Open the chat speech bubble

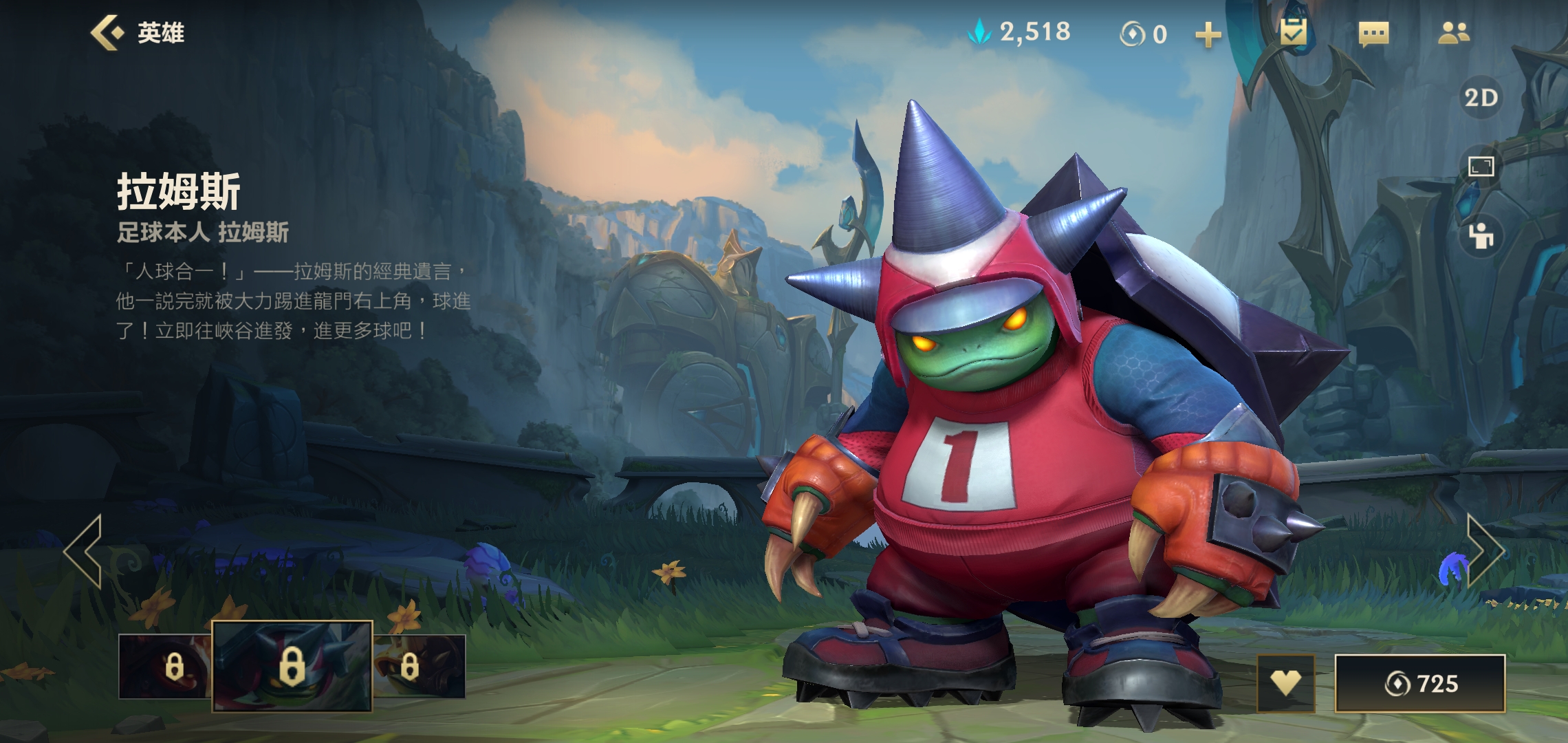tap(1373, 33)
